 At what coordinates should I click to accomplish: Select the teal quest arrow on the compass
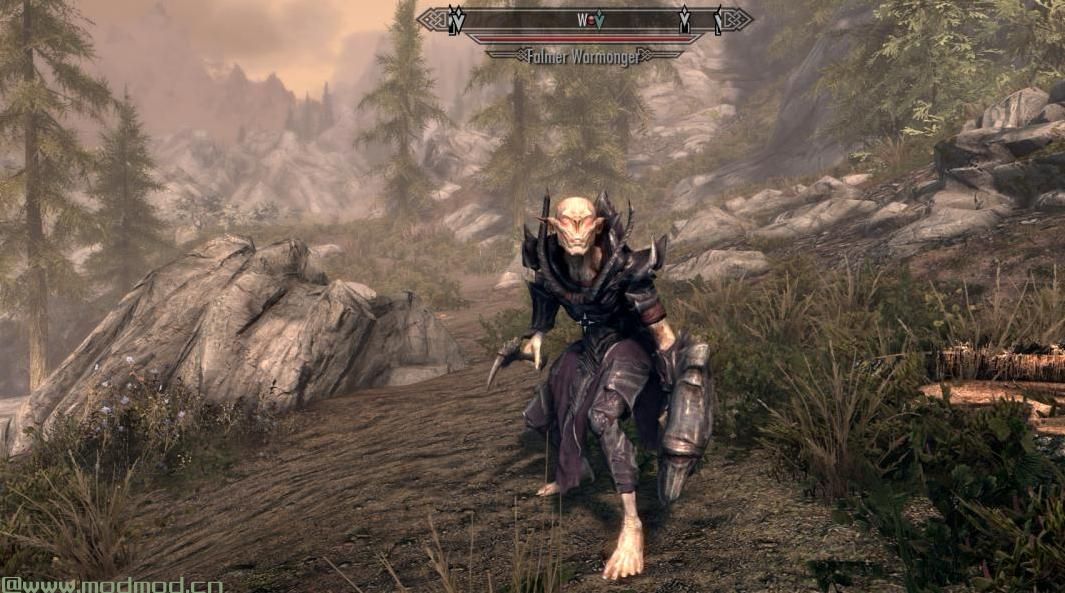(599, 19)
